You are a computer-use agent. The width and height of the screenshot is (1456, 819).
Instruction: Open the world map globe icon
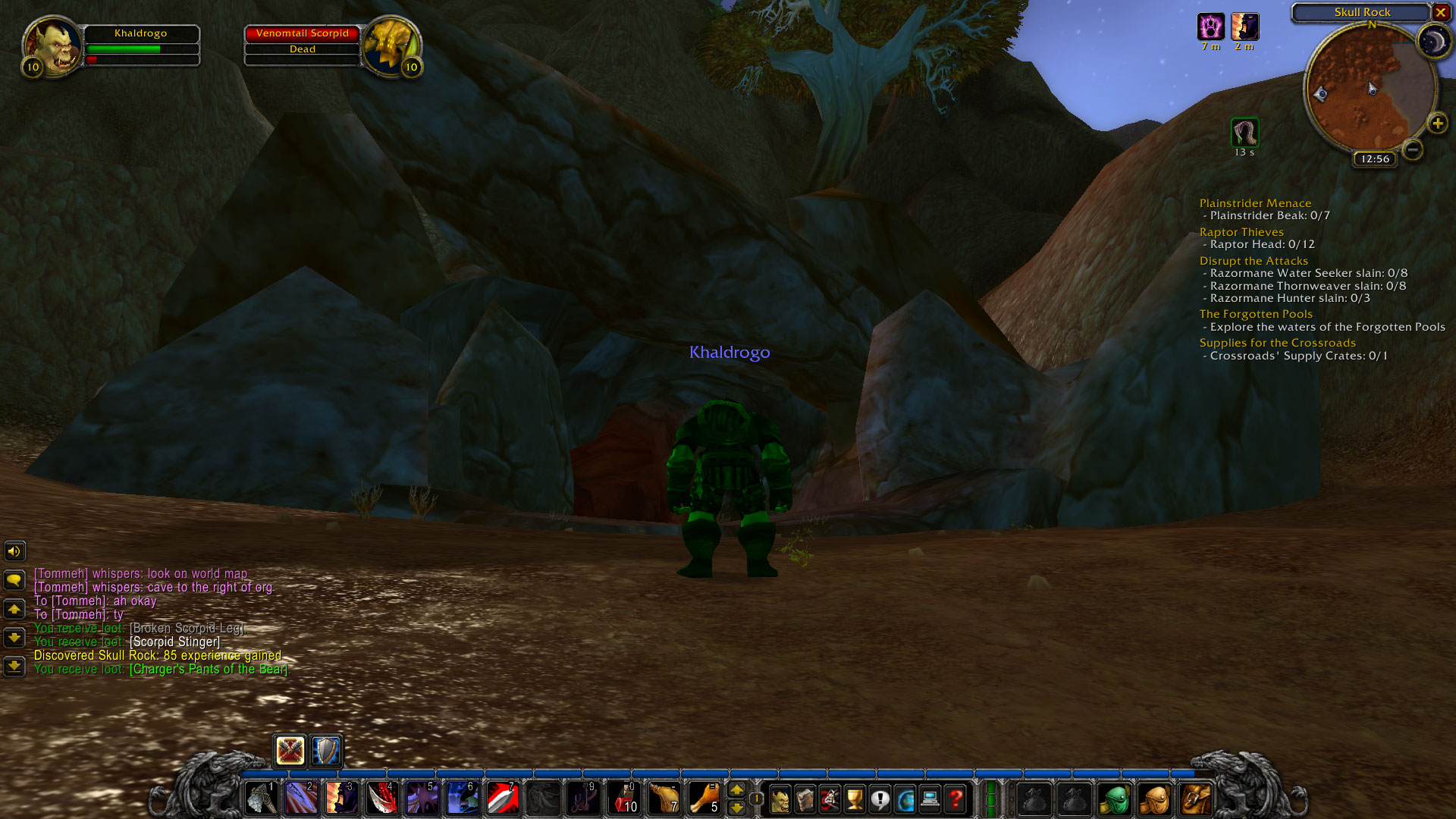click(x=905, y=799)
